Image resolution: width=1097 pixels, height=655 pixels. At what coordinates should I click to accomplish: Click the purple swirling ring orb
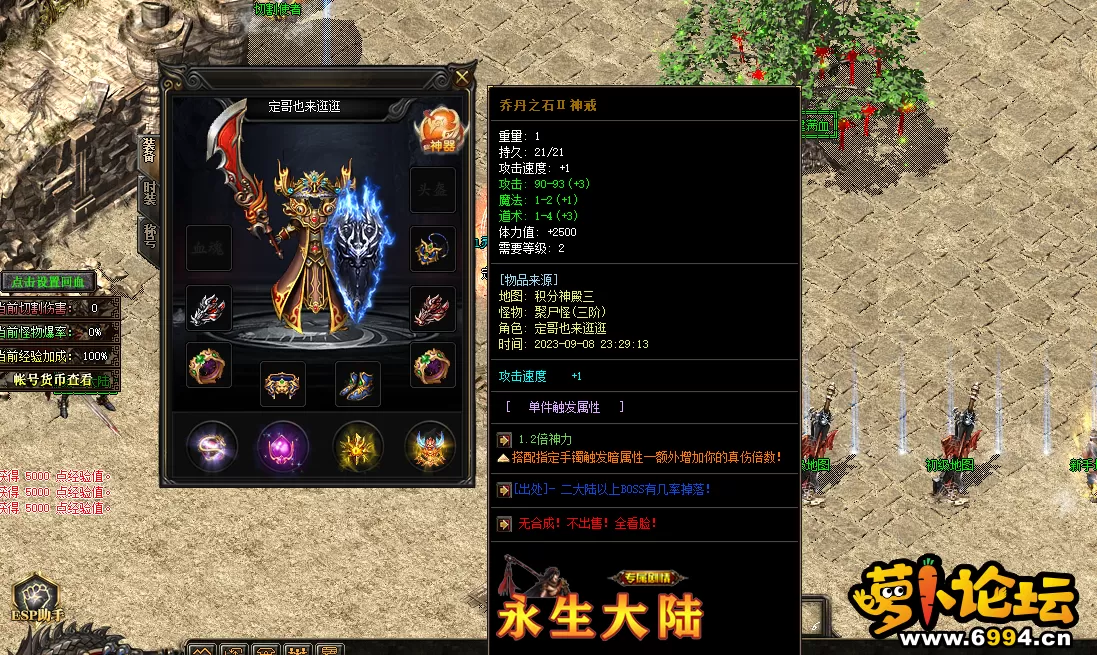click(212, 446)
